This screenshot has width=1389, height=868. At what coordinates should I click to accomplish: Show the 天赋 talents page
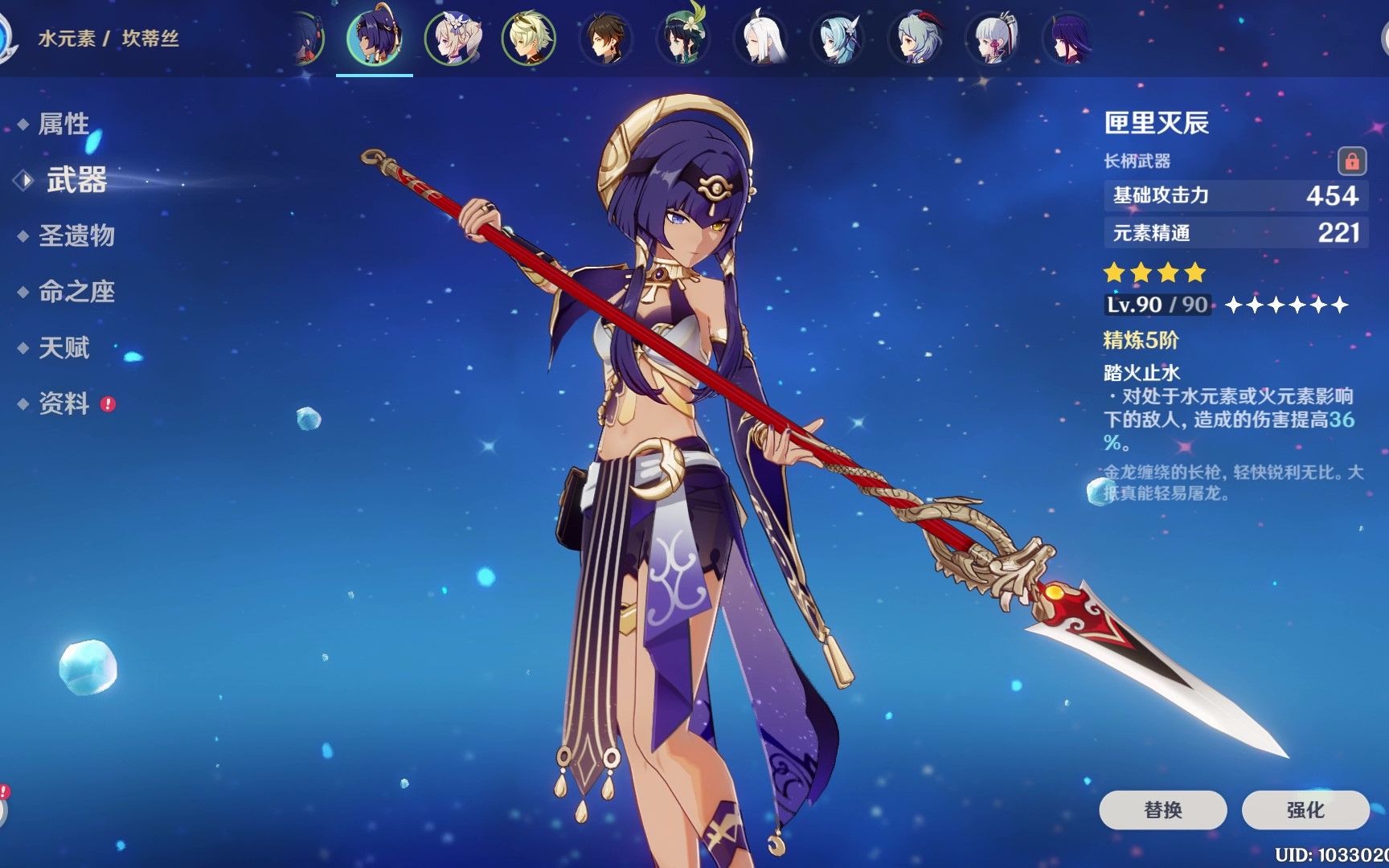pyautogui.click(x=64, y=348)
